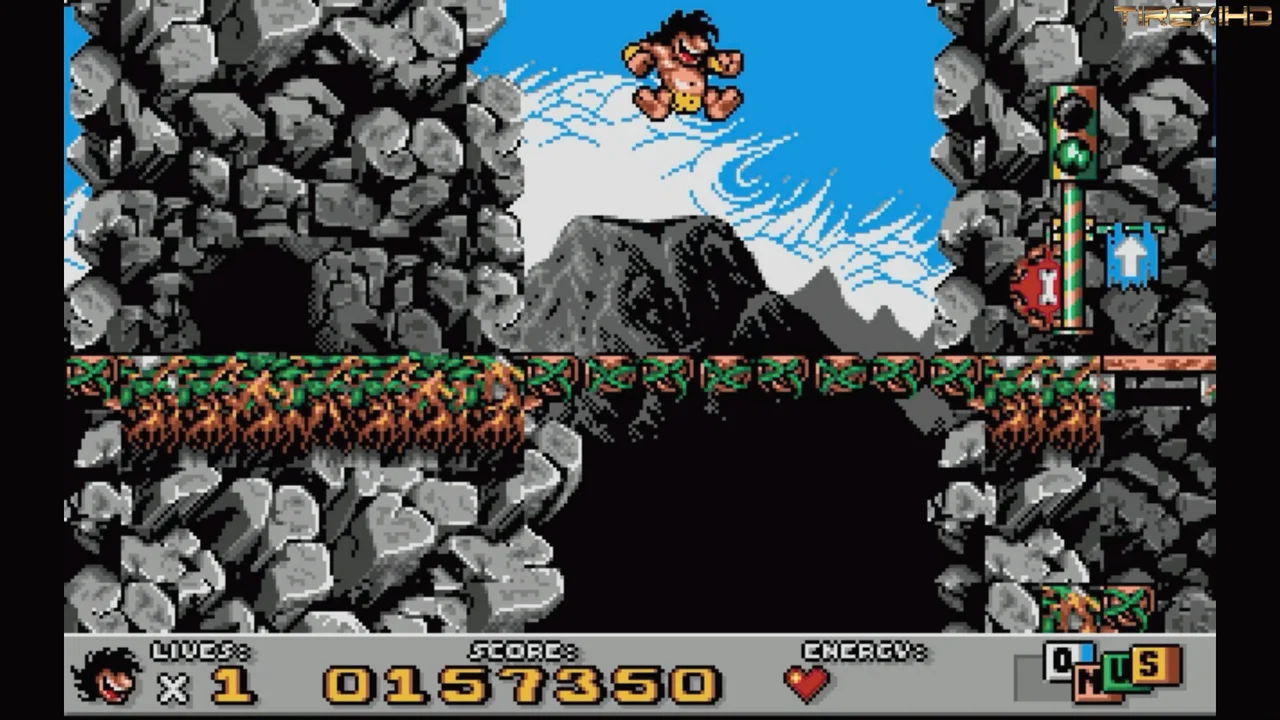Image resolution: width=1280 pixels, height=720 pixels.
Task: Click the letter O bonus block
Action: click(1060, 660)
